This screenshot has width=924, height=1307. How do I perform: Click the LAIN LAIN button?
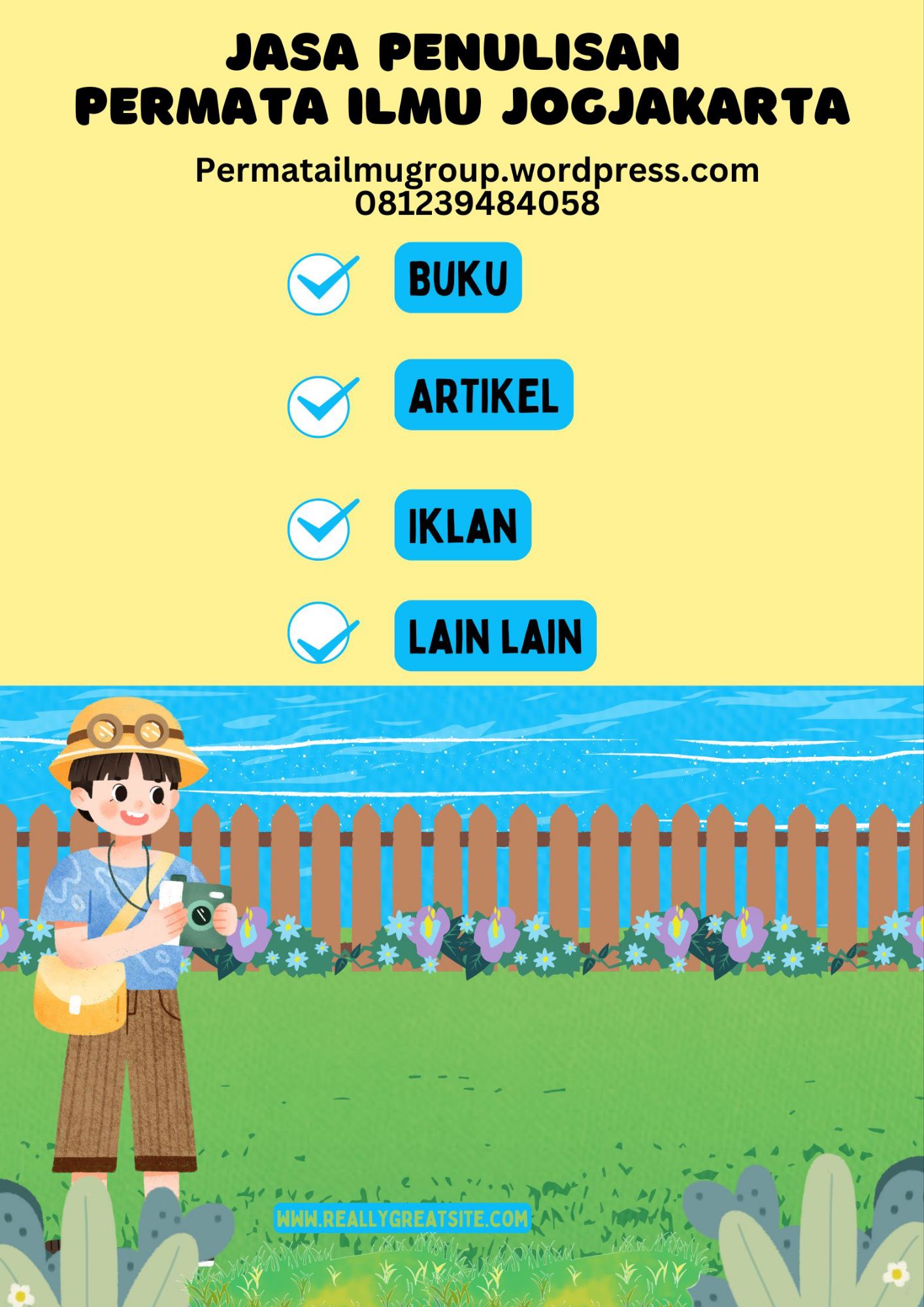pyautogui.click(x=495, y=636)
